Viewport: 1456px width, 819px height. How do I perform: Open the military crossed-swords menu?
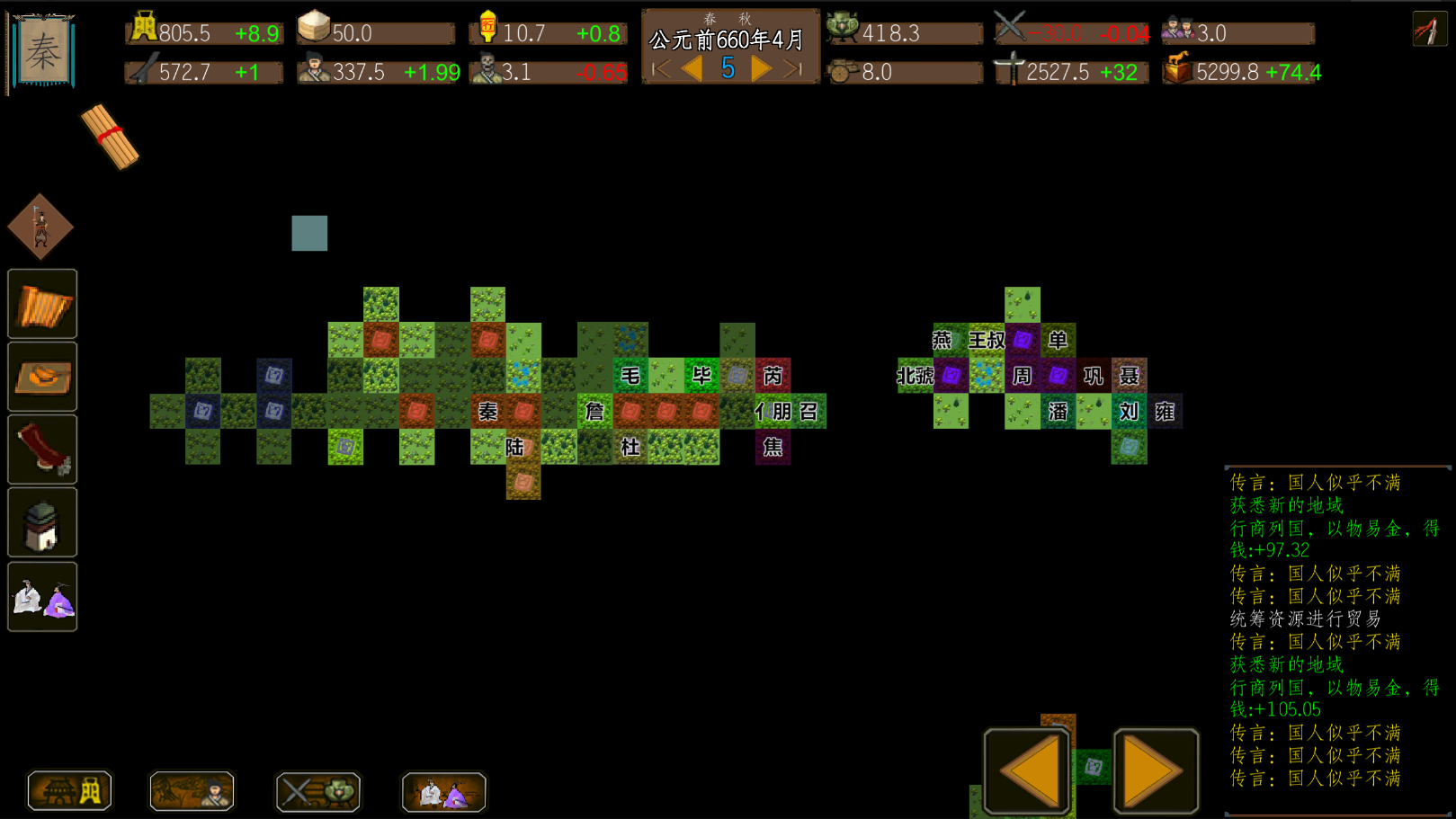[x=317, y=792]
